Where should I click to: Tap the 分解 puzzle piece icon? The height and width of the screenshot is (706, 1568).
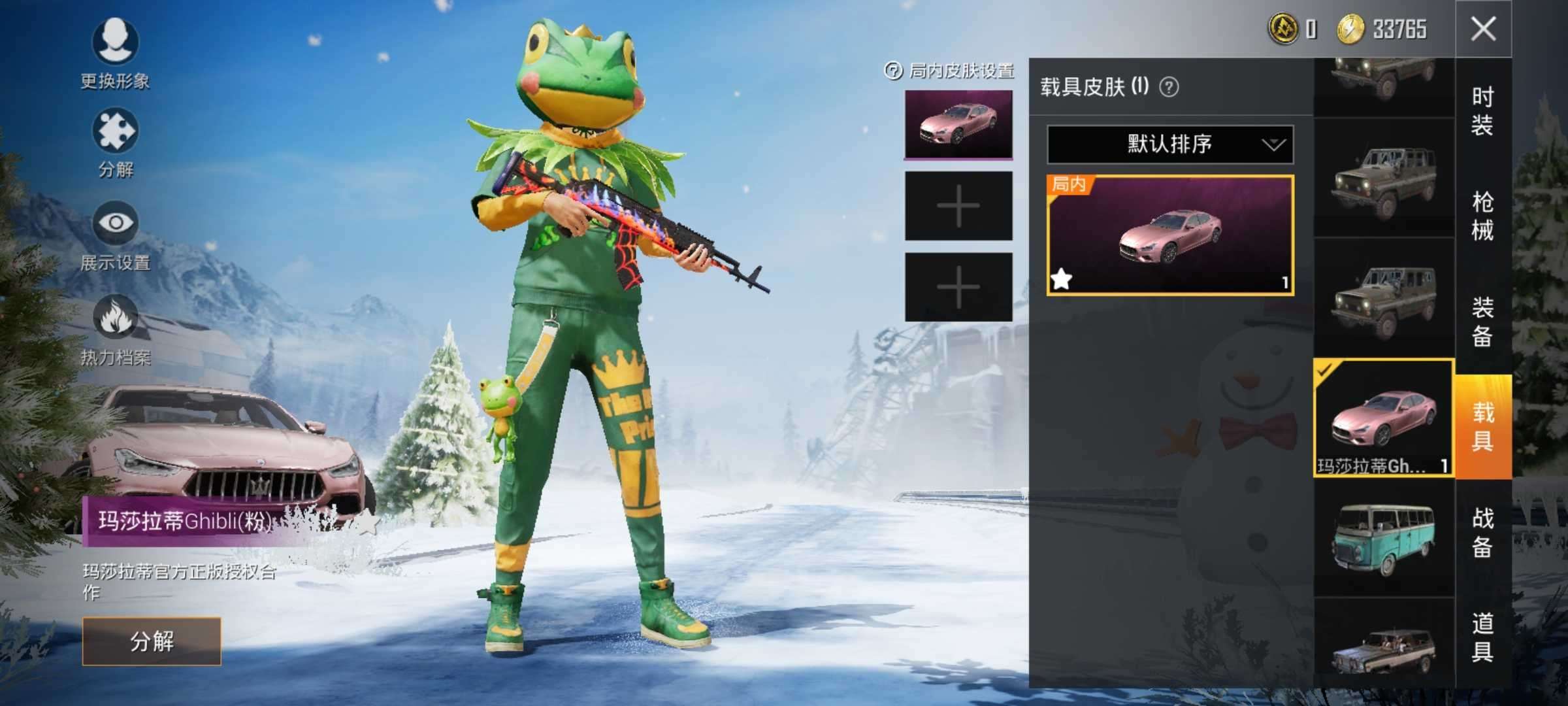[x=115, y=133]
